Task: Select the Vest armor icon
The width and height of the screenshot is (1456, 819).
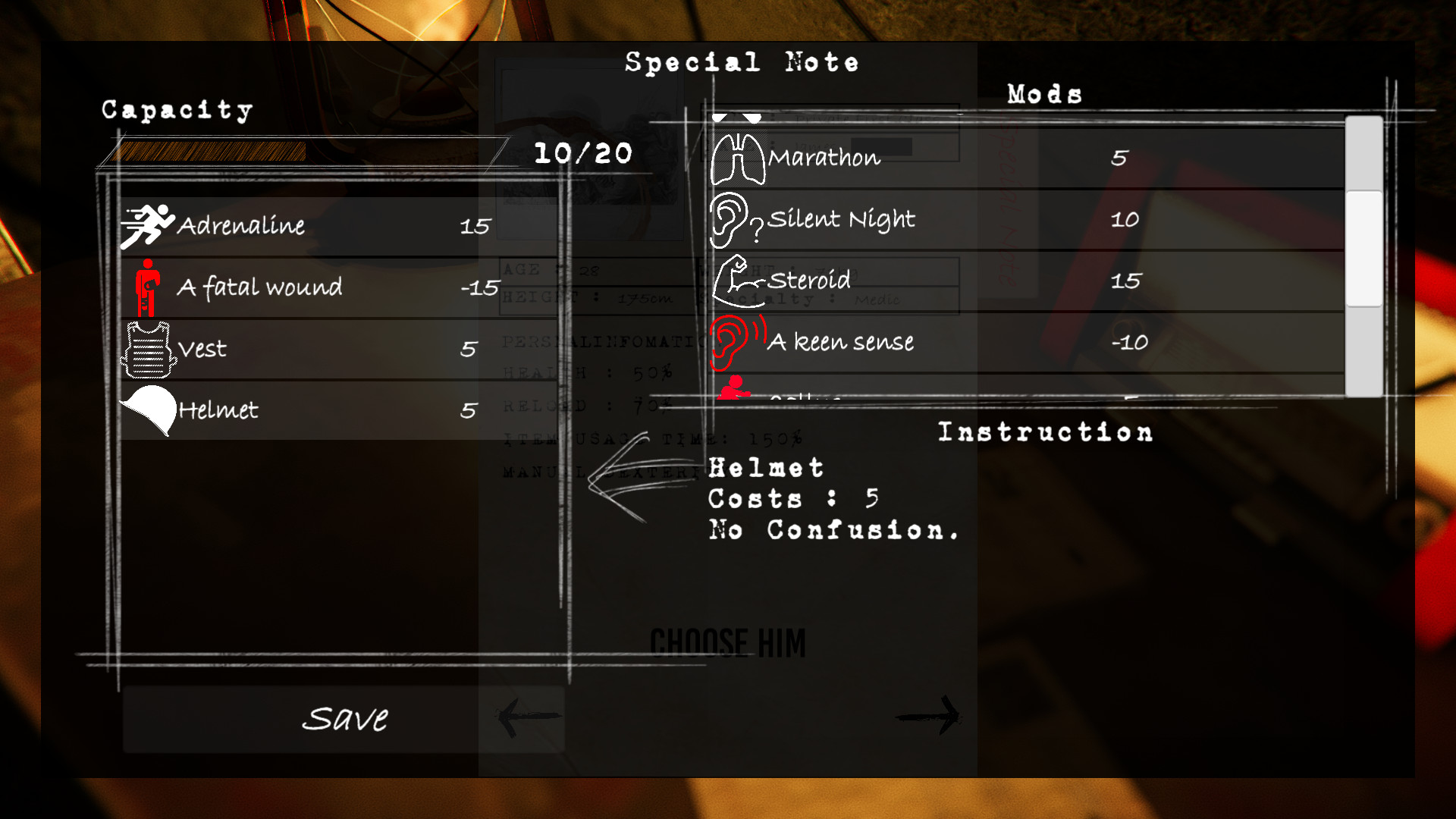Action: pyautogui.click(x=147, y=349)
